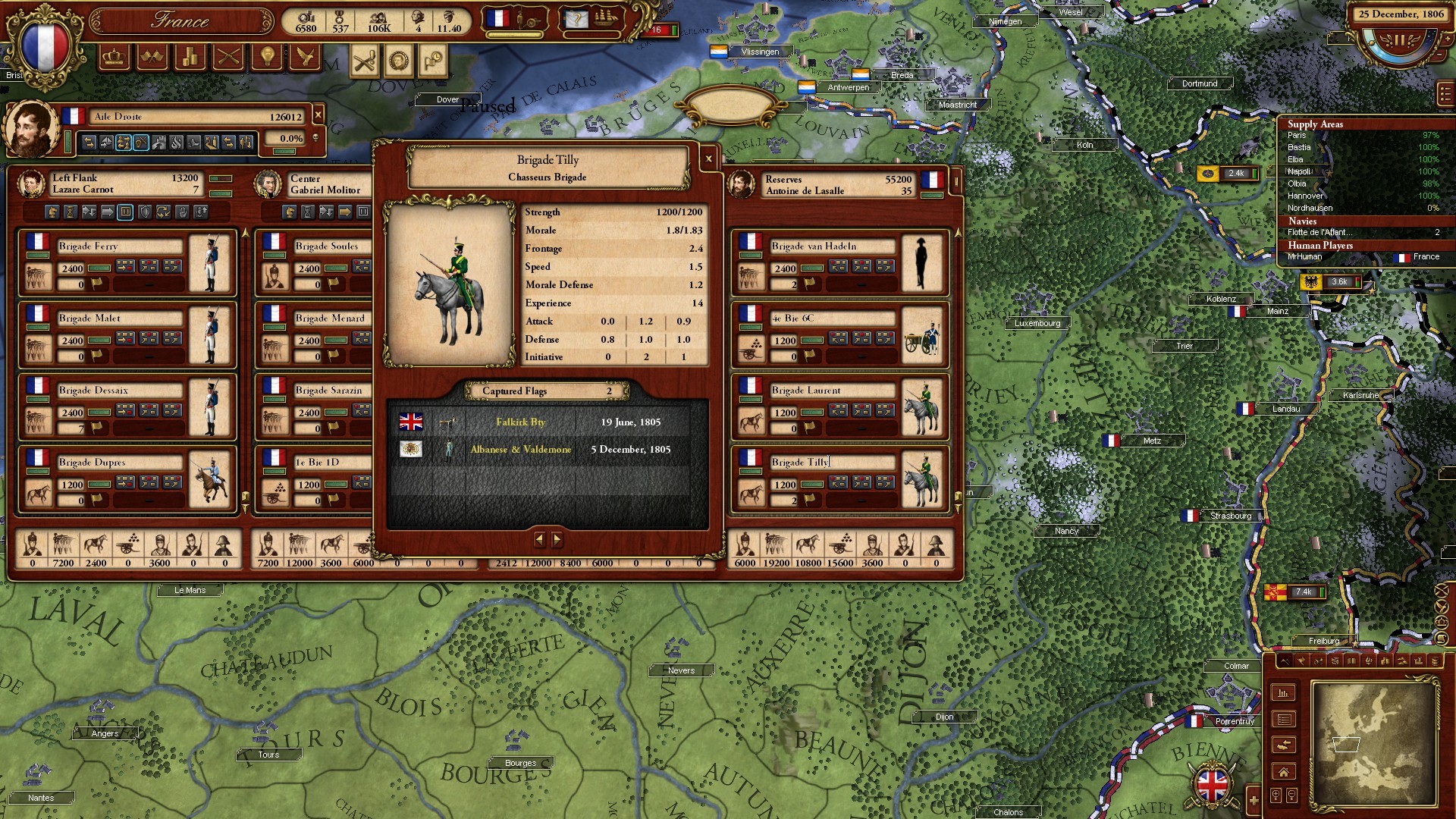Image resolution: width=1456 pixels, height=819 pixels.
Task: Open the technology lightbulb panel
Action: pos(265,58)
